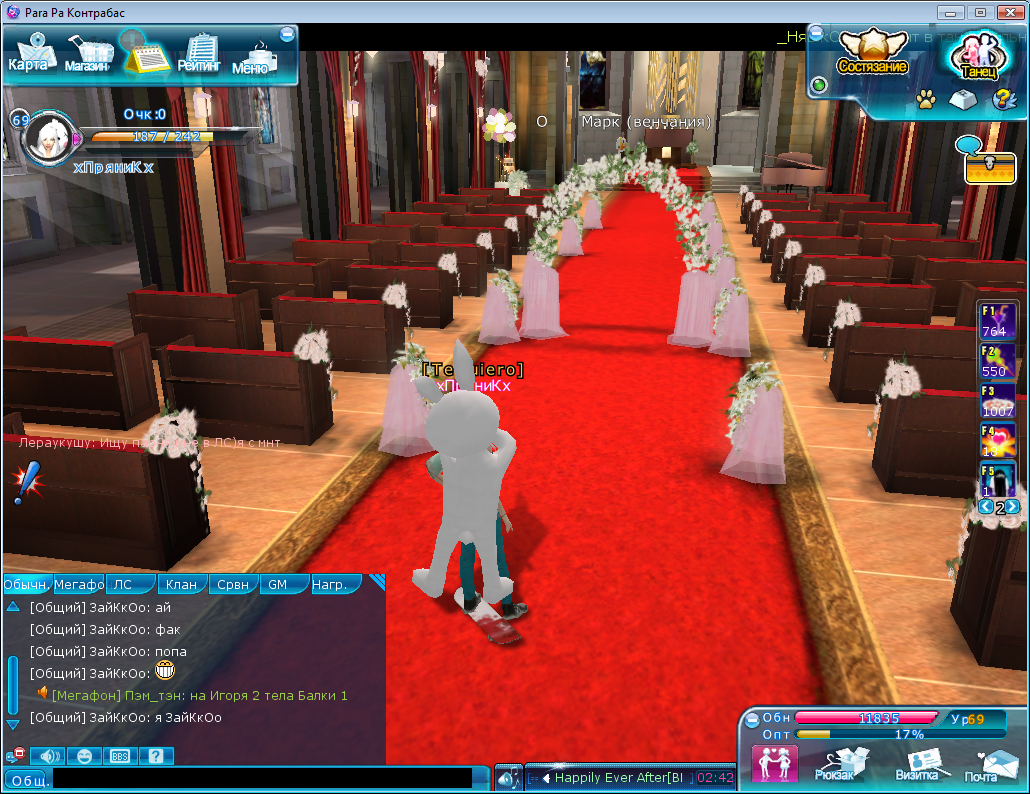
Task: Click the Состязание competition button
Action: click(x=872, y=54)
